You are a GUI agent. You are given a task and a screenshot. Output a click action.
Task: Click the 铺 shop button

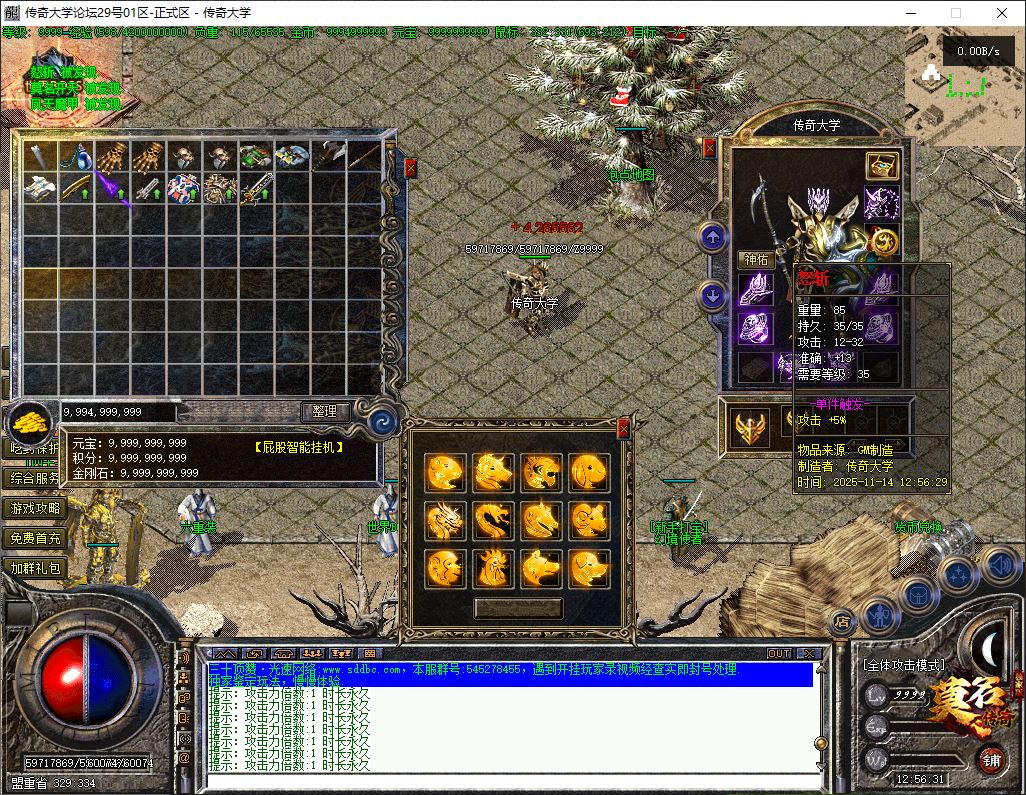coord(991,757)
